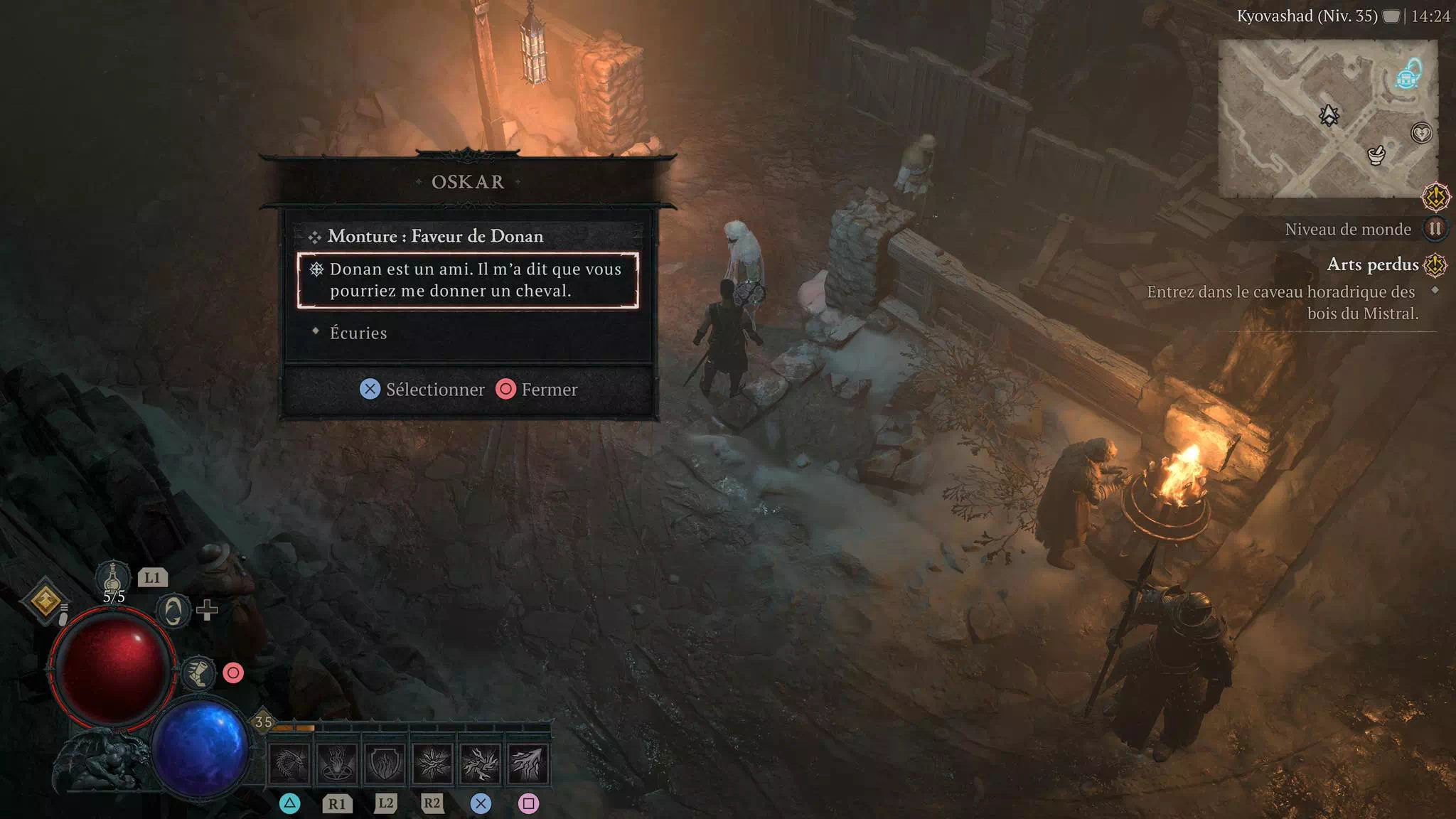The image size is (1456, 819).
Task: Select the healer heart marker on minimap
Action: pos(1420,133)
